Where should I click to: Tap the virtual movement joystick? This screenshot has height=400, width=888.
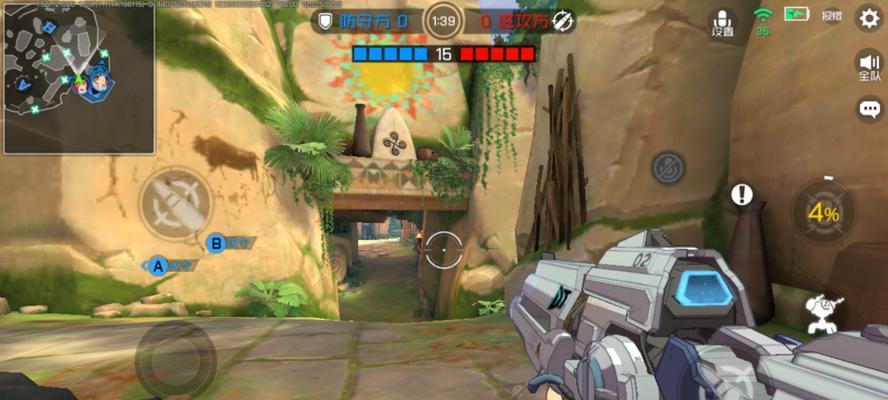pyautogui.click(x=175, y=356)
